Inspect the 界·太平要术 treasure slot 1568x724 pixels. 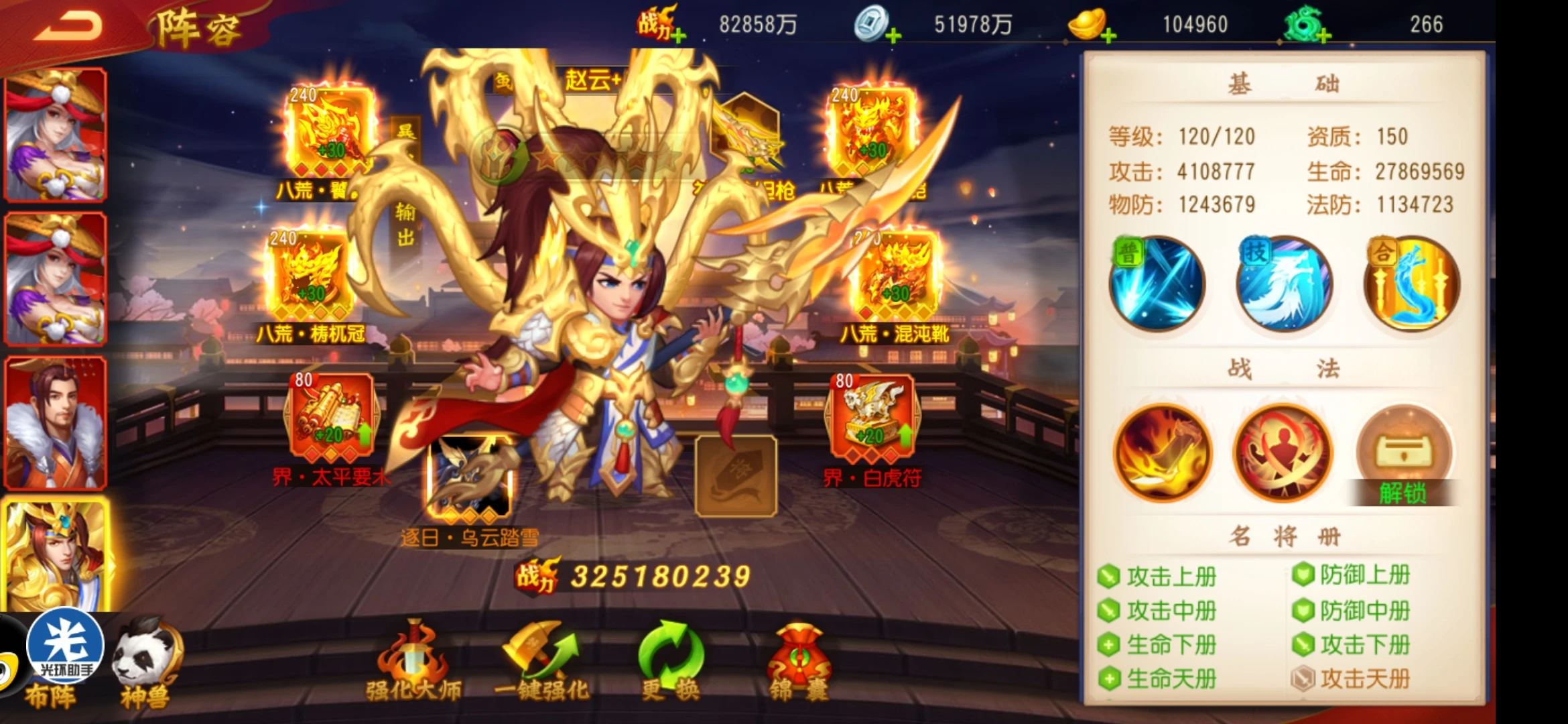coord(331,417)
